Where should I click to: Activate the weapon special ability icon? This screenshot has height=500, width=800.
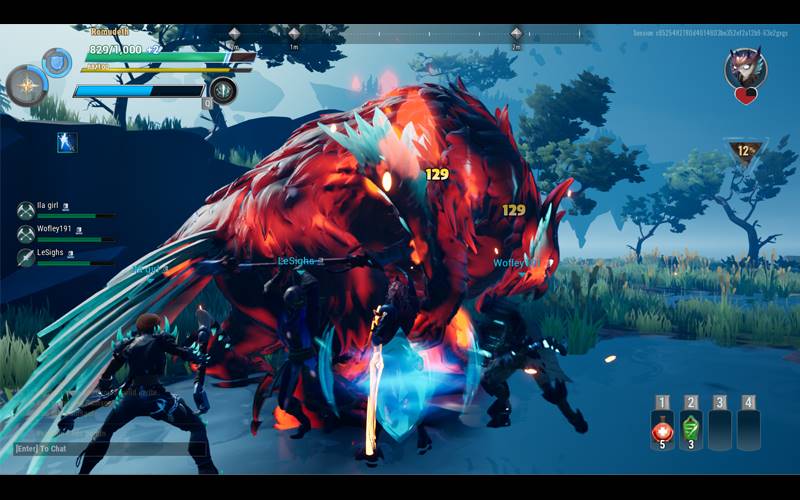point(223,91)
